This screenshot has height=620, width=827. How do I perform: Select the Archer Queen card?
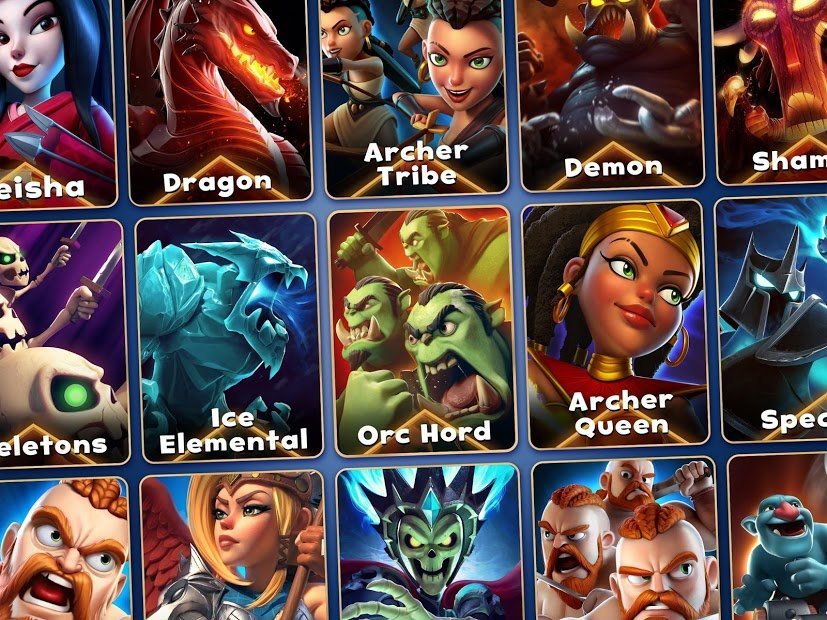[617, 325]
